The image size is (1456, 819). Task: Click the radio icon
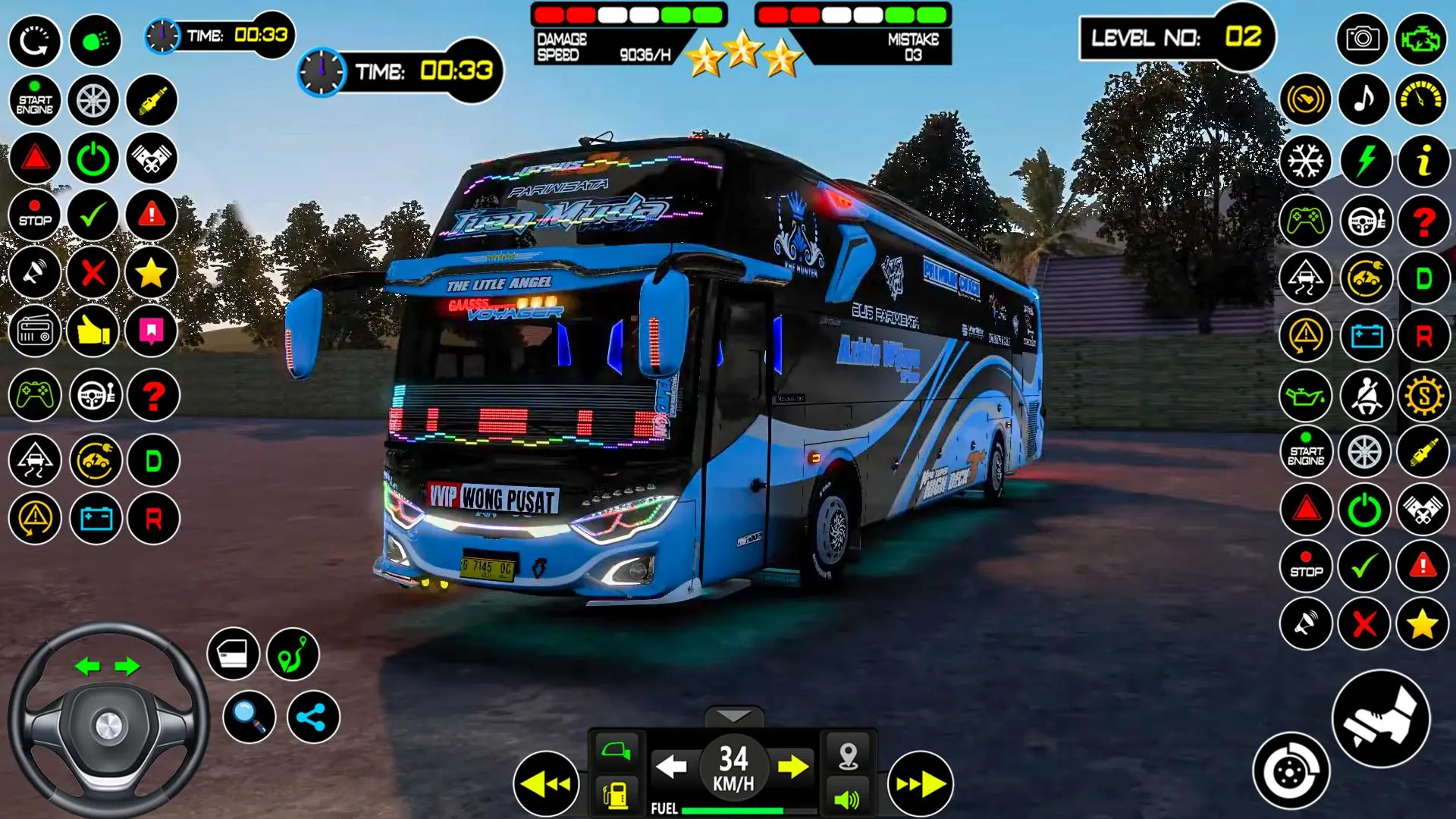[x=35, y=331]
